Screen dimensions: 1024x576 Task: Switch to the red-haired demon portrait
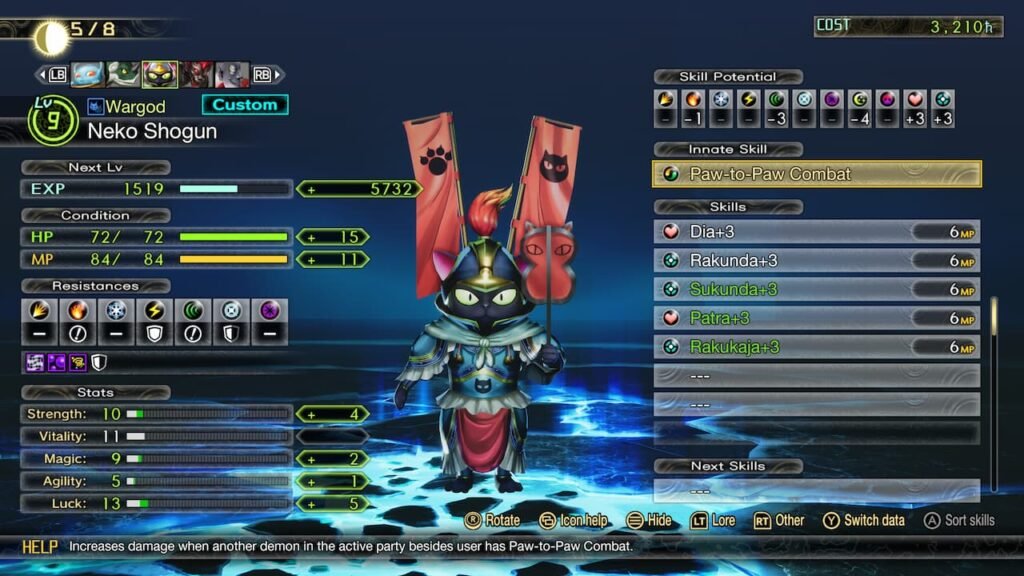click(x=197, y=75)
